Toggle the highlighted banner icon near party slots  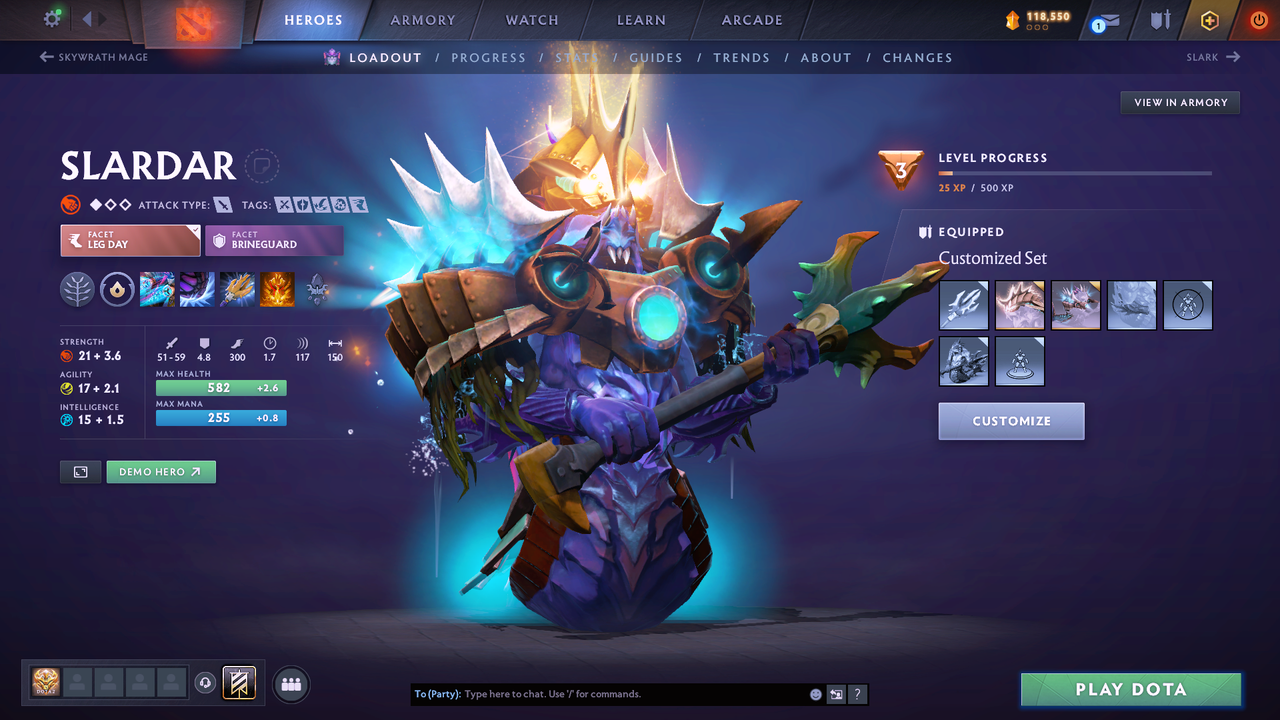click(x=239, y=683)
